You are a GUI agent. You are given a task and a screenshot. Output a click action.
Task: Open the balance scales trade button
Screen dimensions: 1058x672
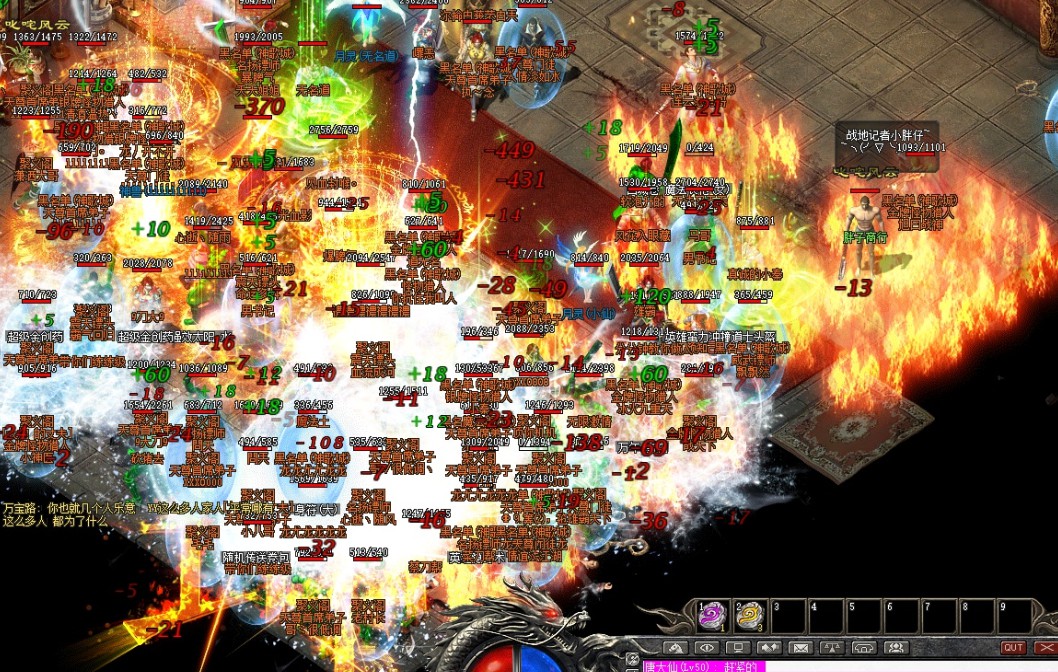click(832, 647)
